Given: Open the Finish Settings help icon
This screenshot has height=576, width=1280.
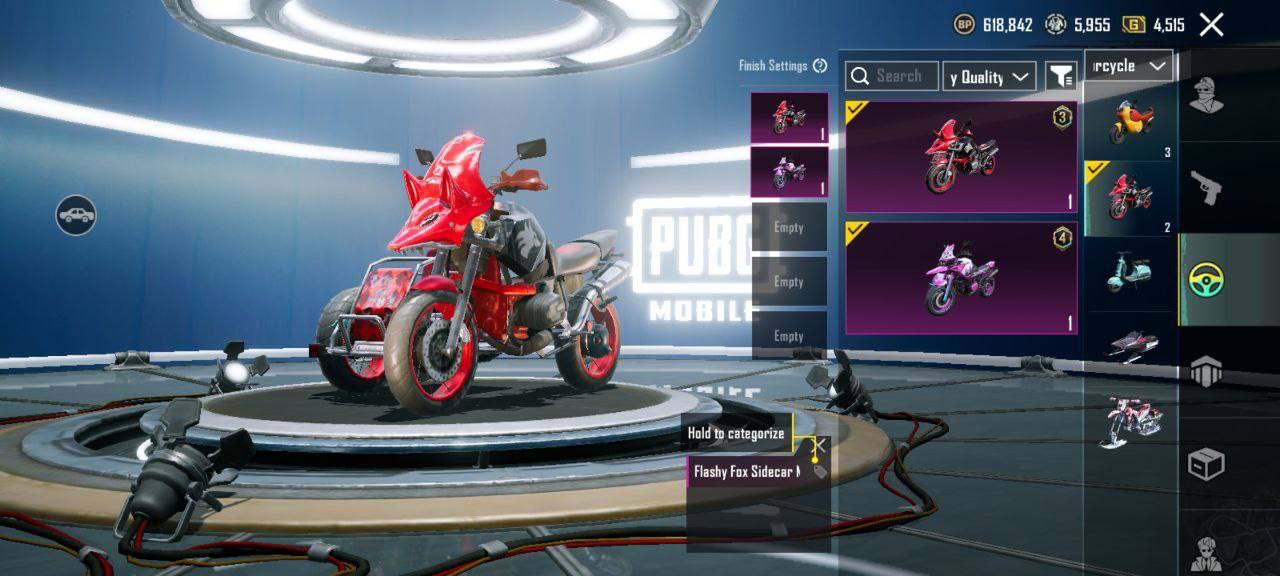Looking at the screenshot, I should point(820,66).
